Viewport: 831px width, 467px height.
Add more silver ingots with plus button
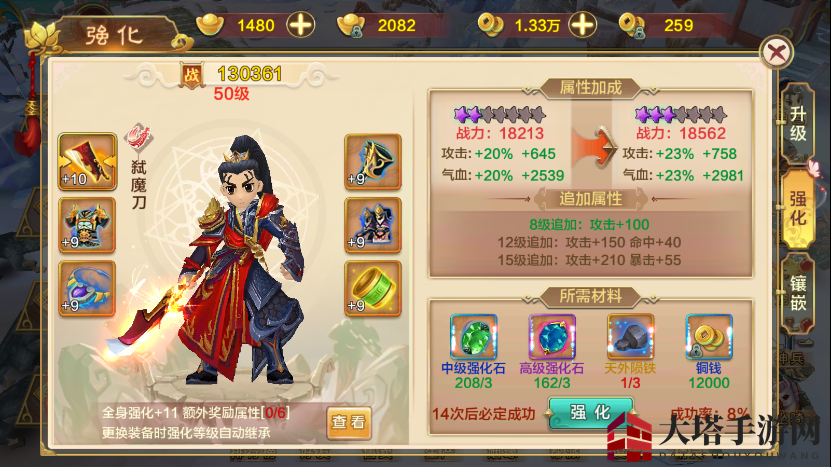click(300, 25)
